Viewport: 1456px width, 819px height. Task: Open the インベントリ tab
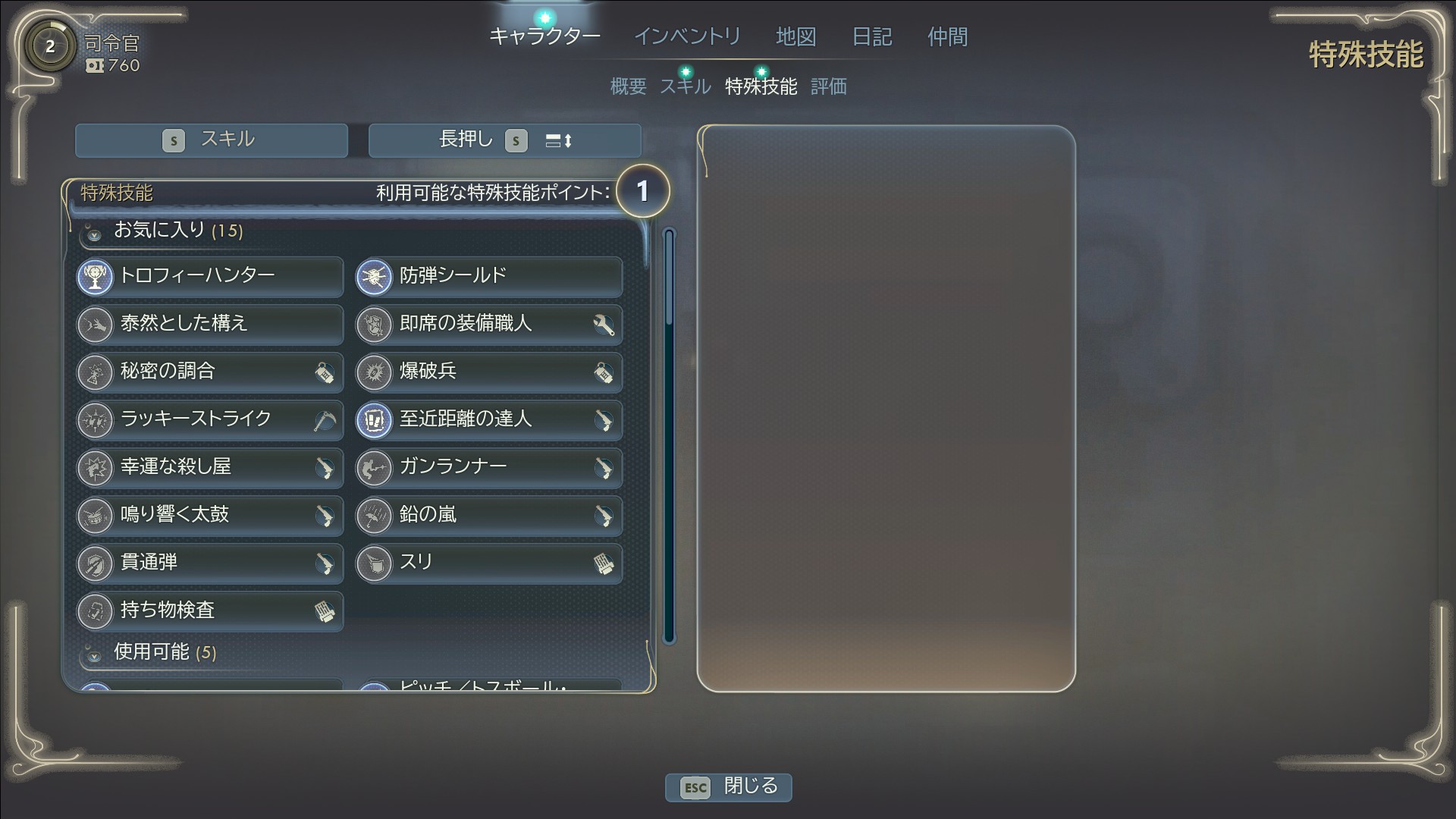coord(687,36)
